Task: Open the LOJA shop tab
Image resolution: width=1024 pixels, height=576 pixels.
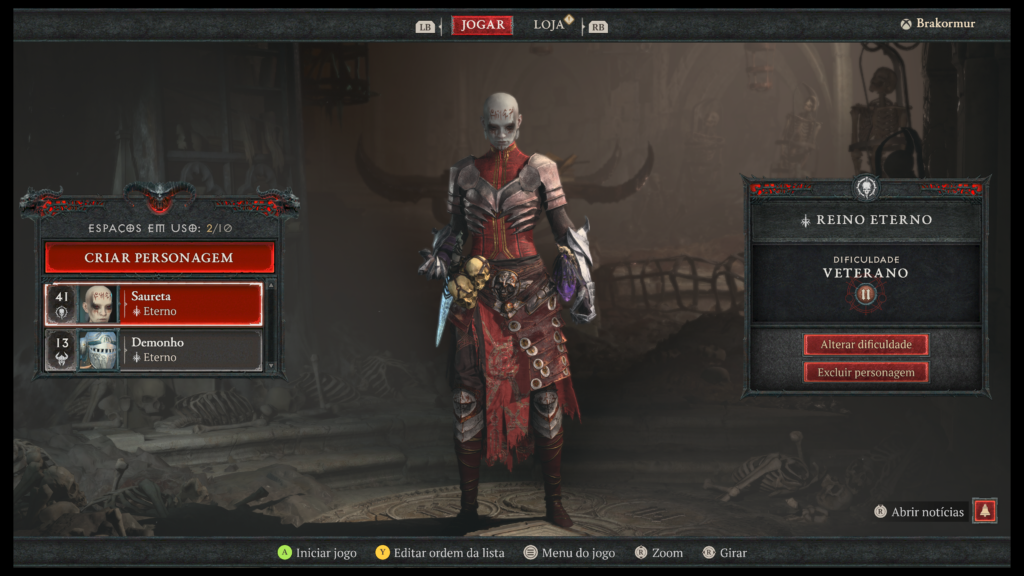Action: (549, 25)
